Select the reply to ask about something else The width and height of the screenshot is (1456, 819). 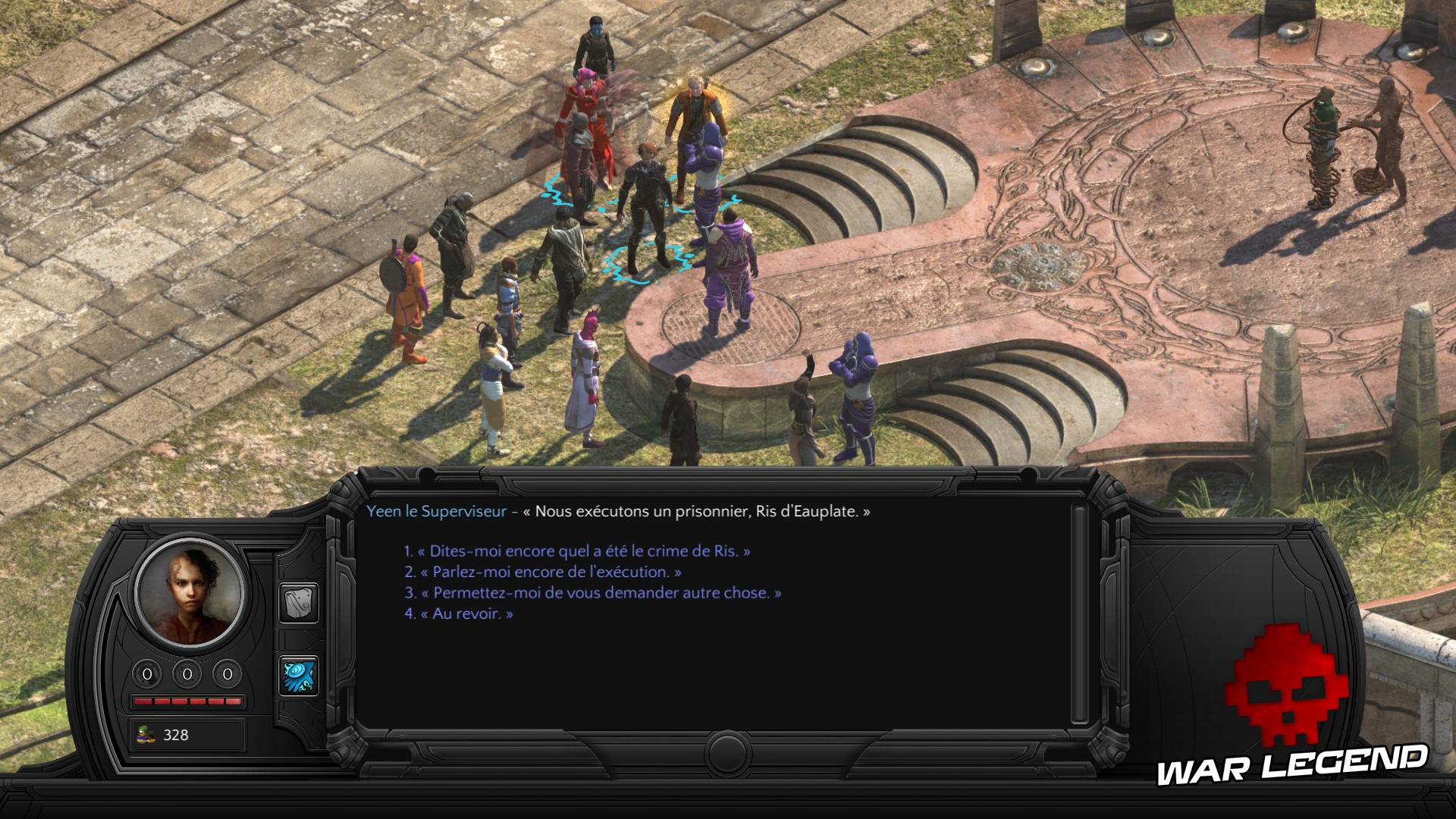[599, 593]
